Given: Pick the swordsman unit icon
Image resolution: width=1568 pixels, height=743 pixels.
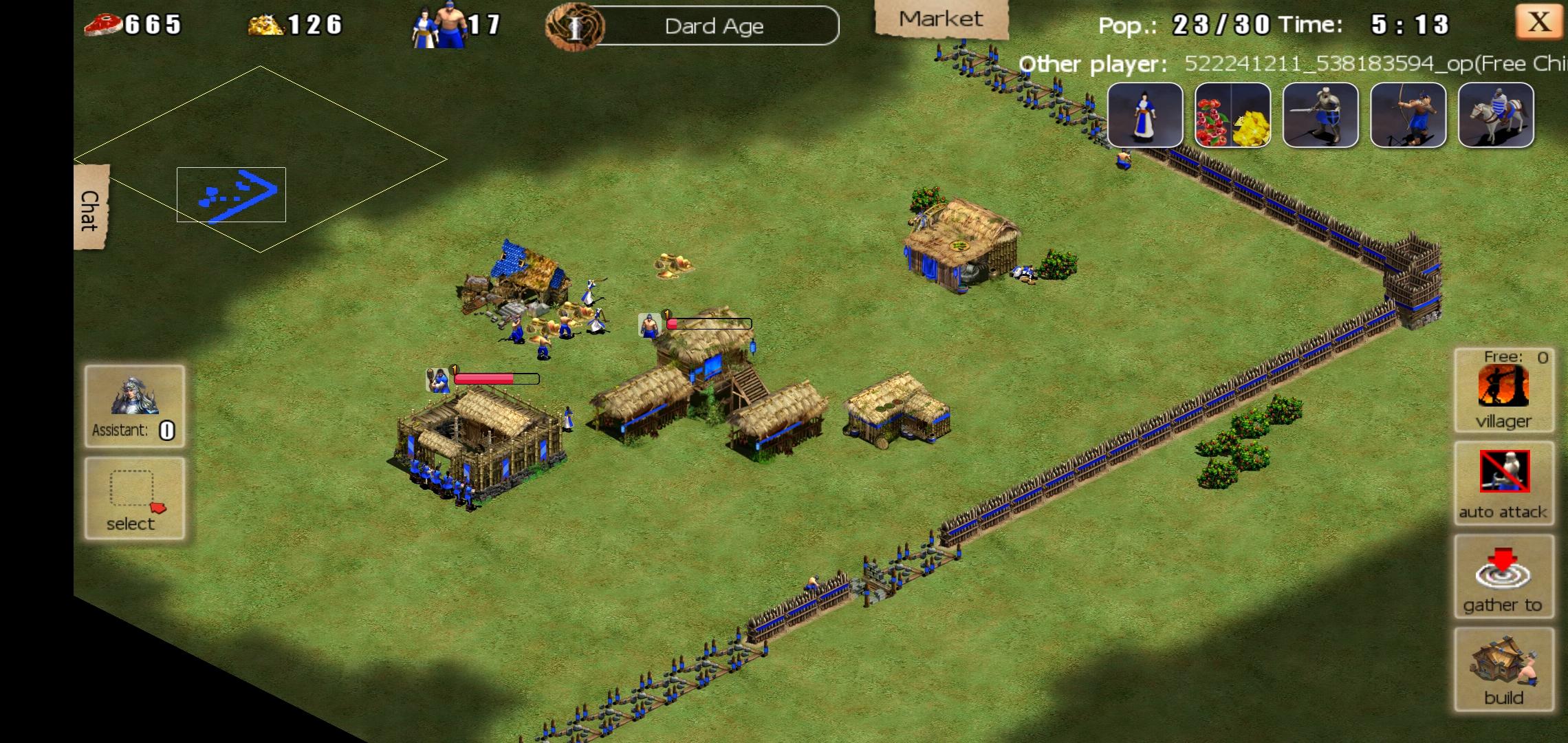Looking at the screenshot, I should 1320,115.
